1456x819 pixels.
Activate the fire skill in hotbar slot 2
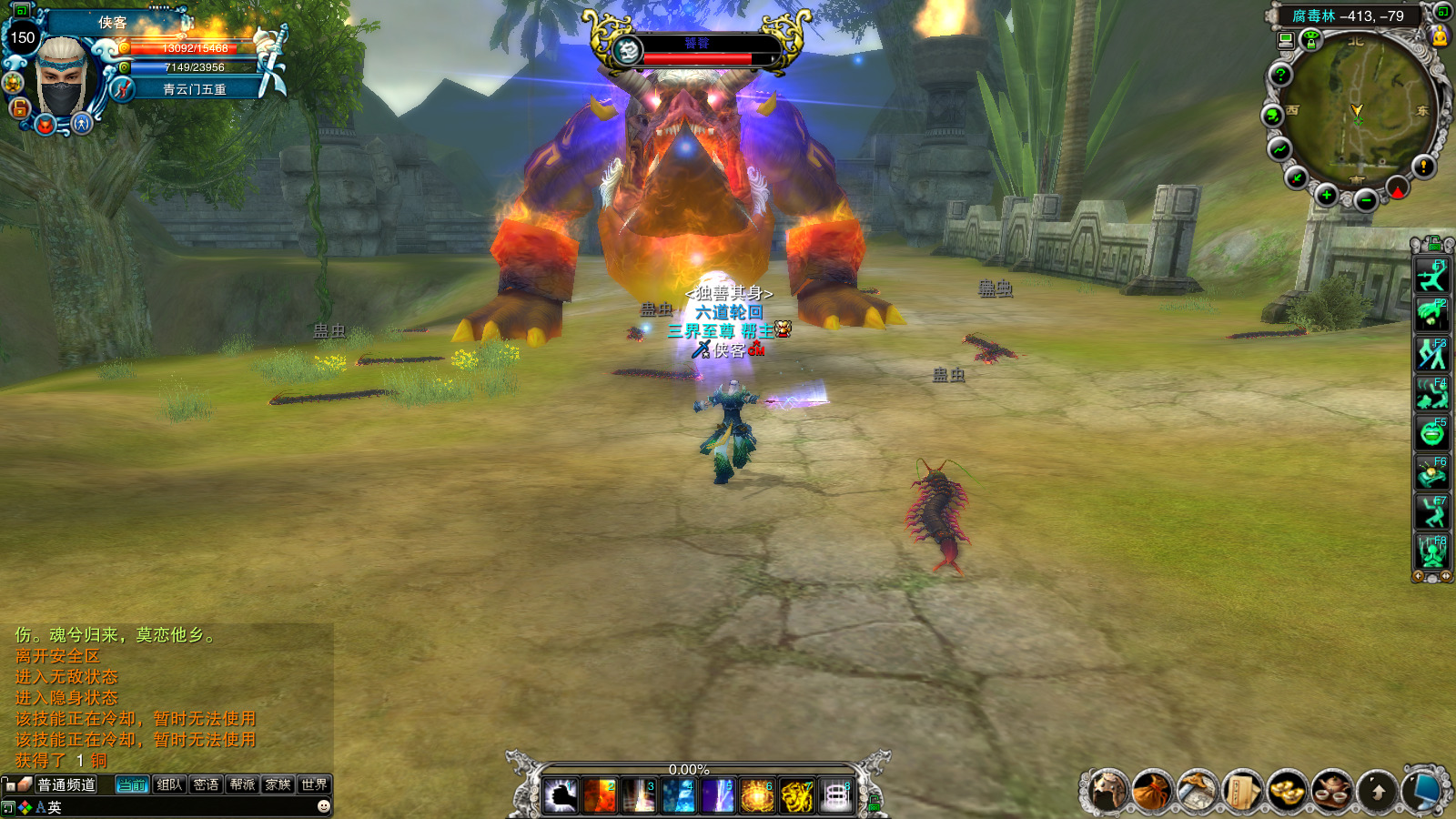point(600,795)
